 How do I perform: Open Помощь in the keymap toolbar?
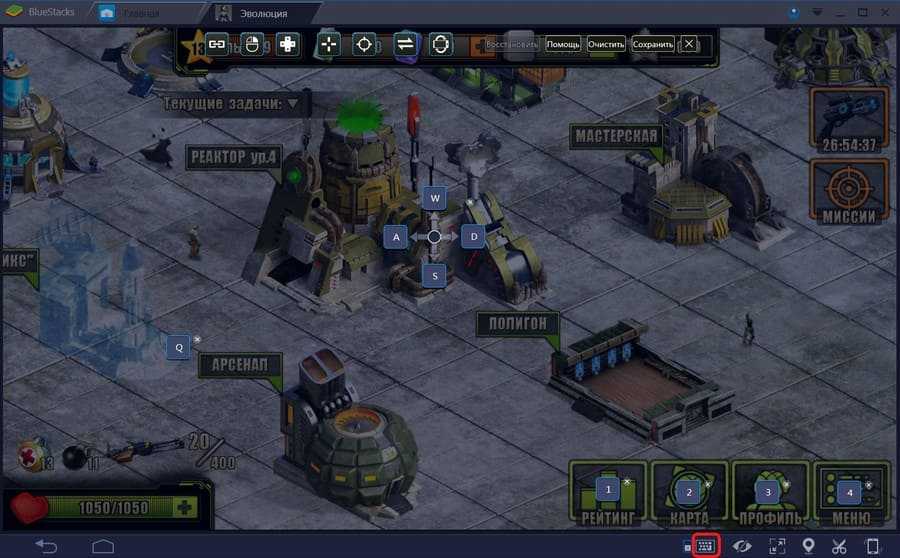point(563,45)
